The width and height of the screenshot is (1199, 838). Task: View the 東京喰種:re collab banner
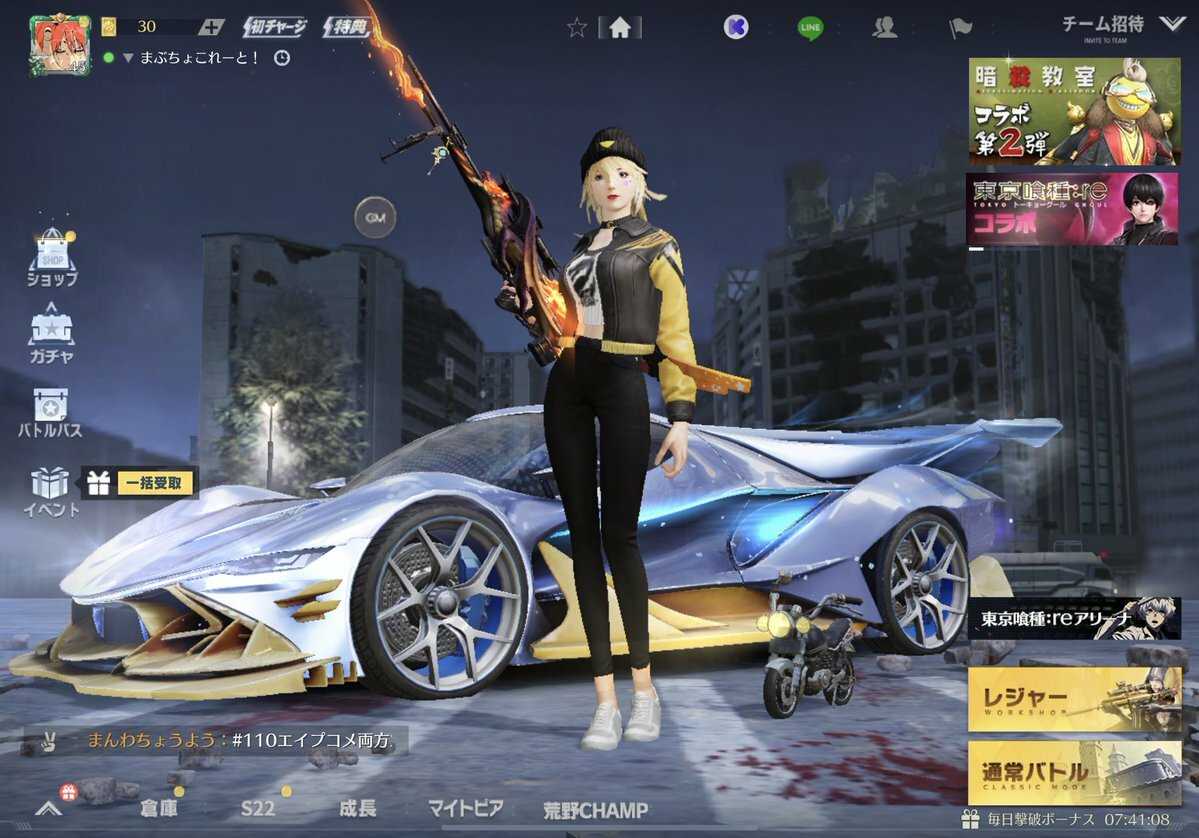tap(1072, 209)
